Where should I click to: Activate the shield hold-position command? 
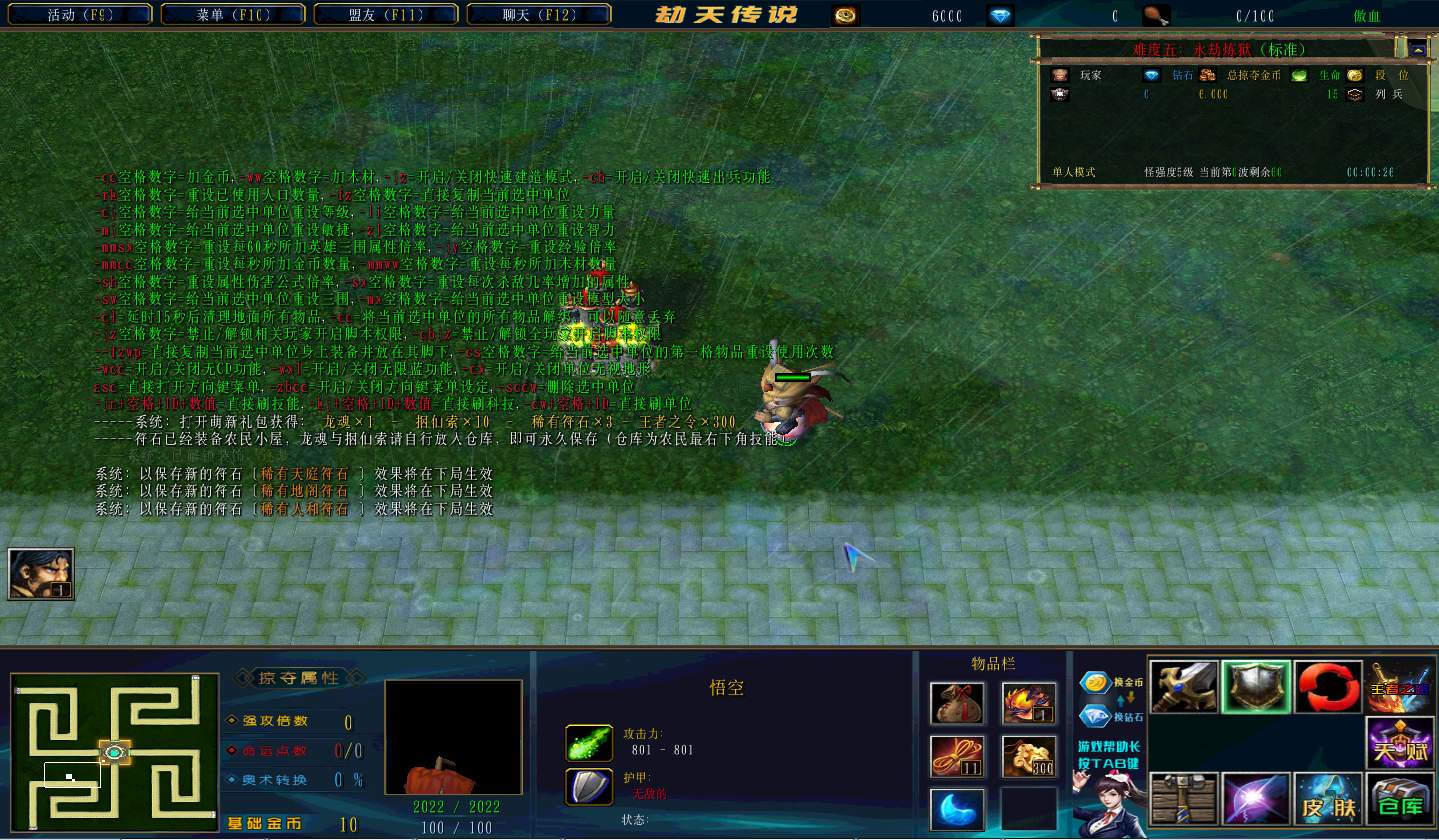(1256, 687)
